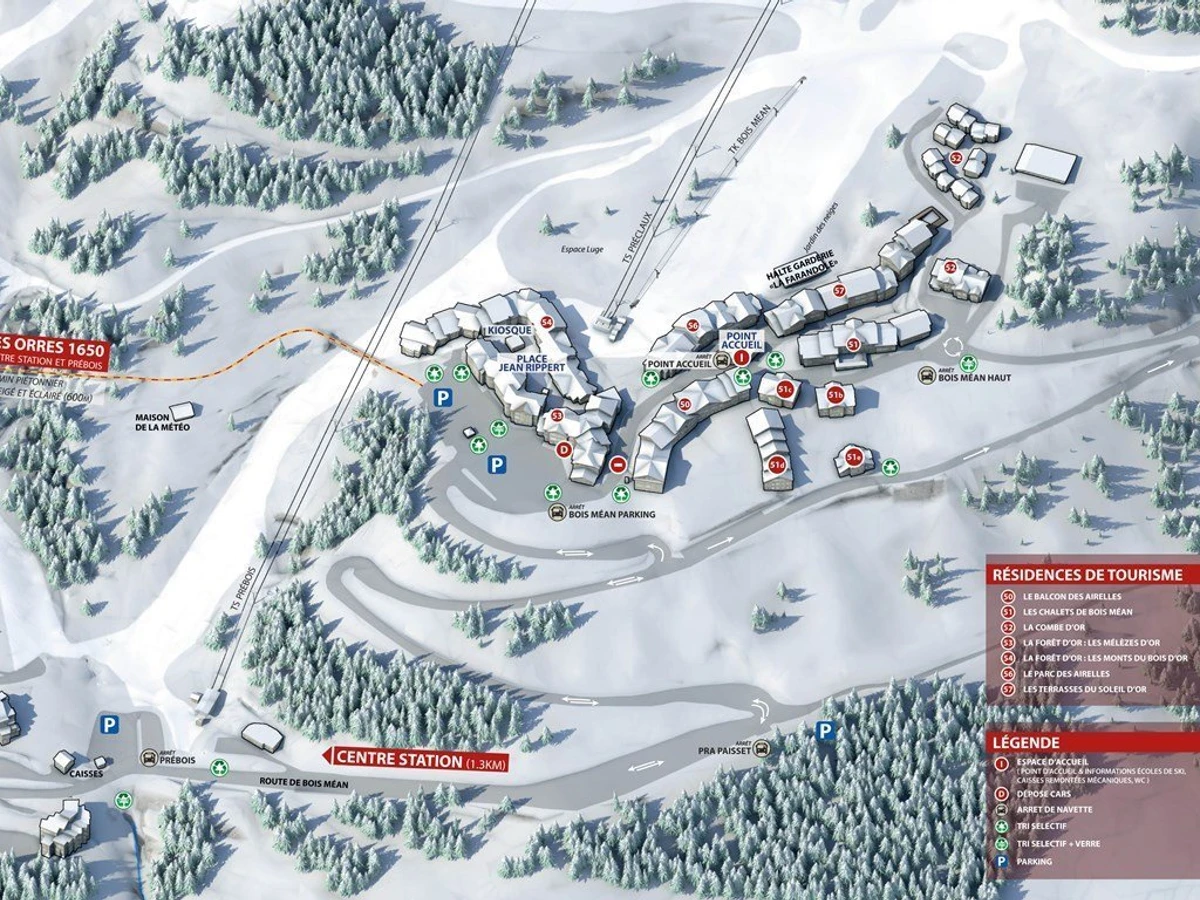
Task: Click residence marker 57 on the map
Action: tap(839, 291)
